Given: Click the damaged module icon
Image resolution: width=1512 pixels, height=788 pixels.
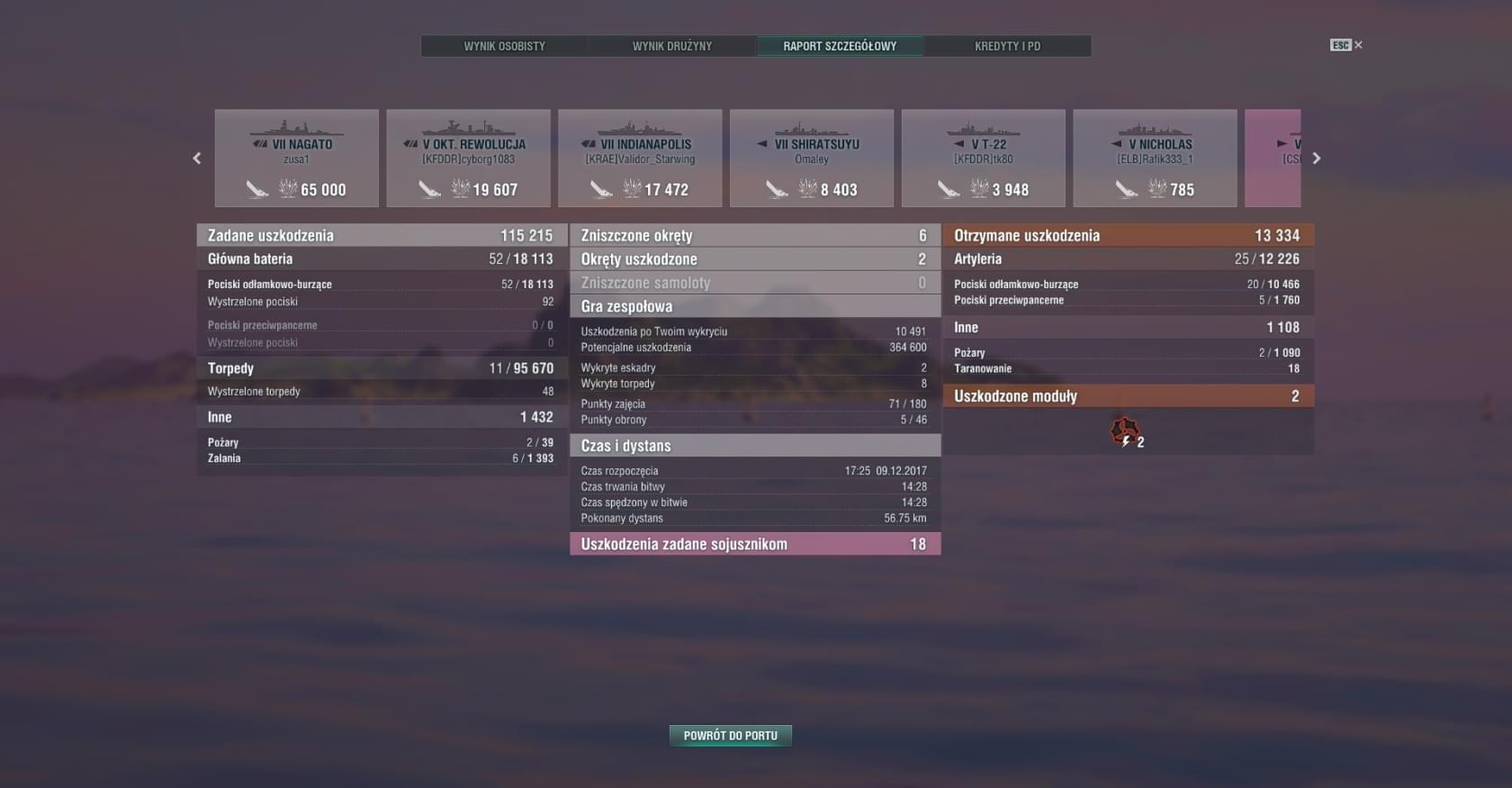Looking at the screenshot, I should (1124, 432).
